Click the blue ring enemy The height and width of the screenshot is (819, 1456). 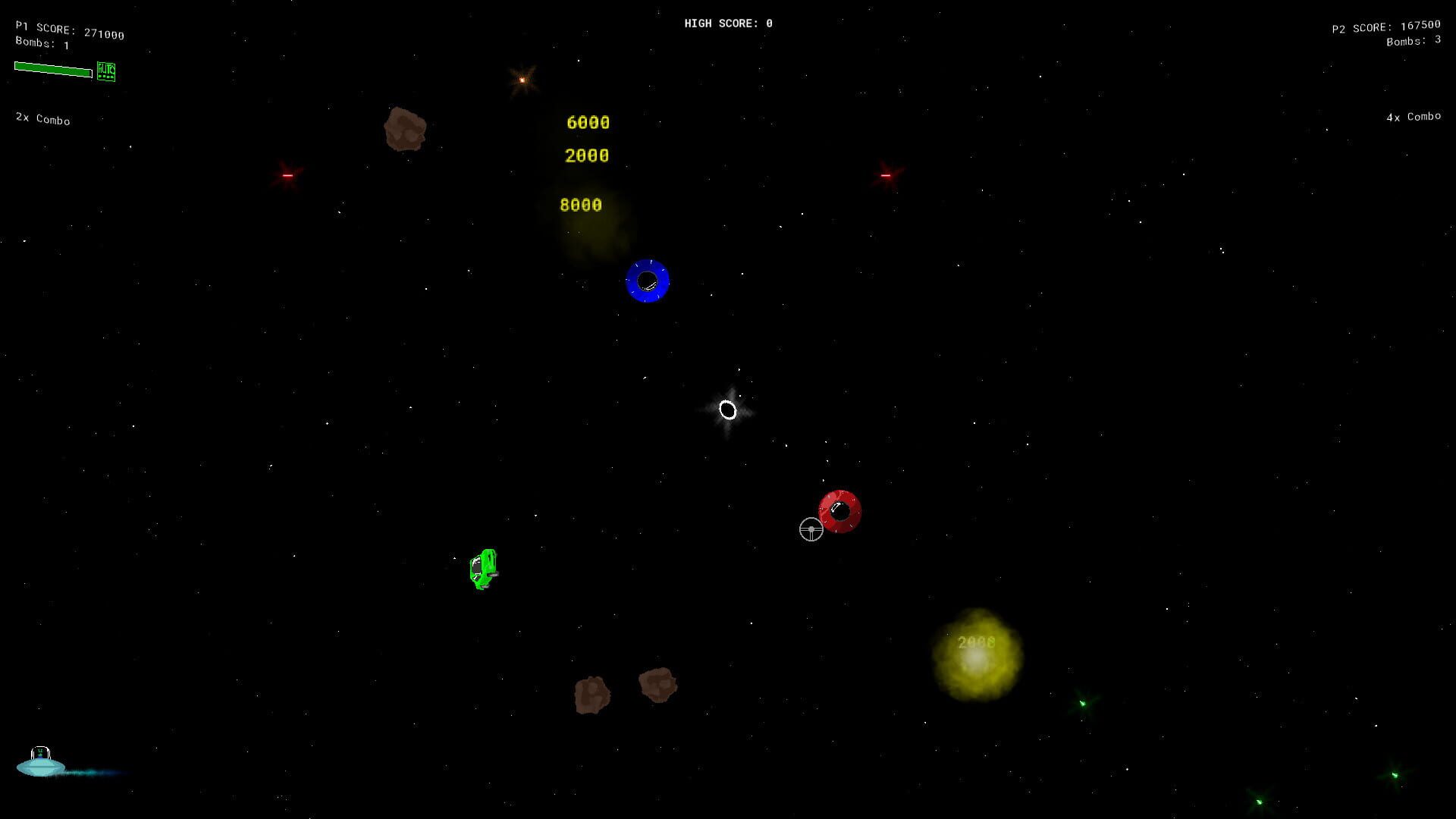(x=648, y=282)
